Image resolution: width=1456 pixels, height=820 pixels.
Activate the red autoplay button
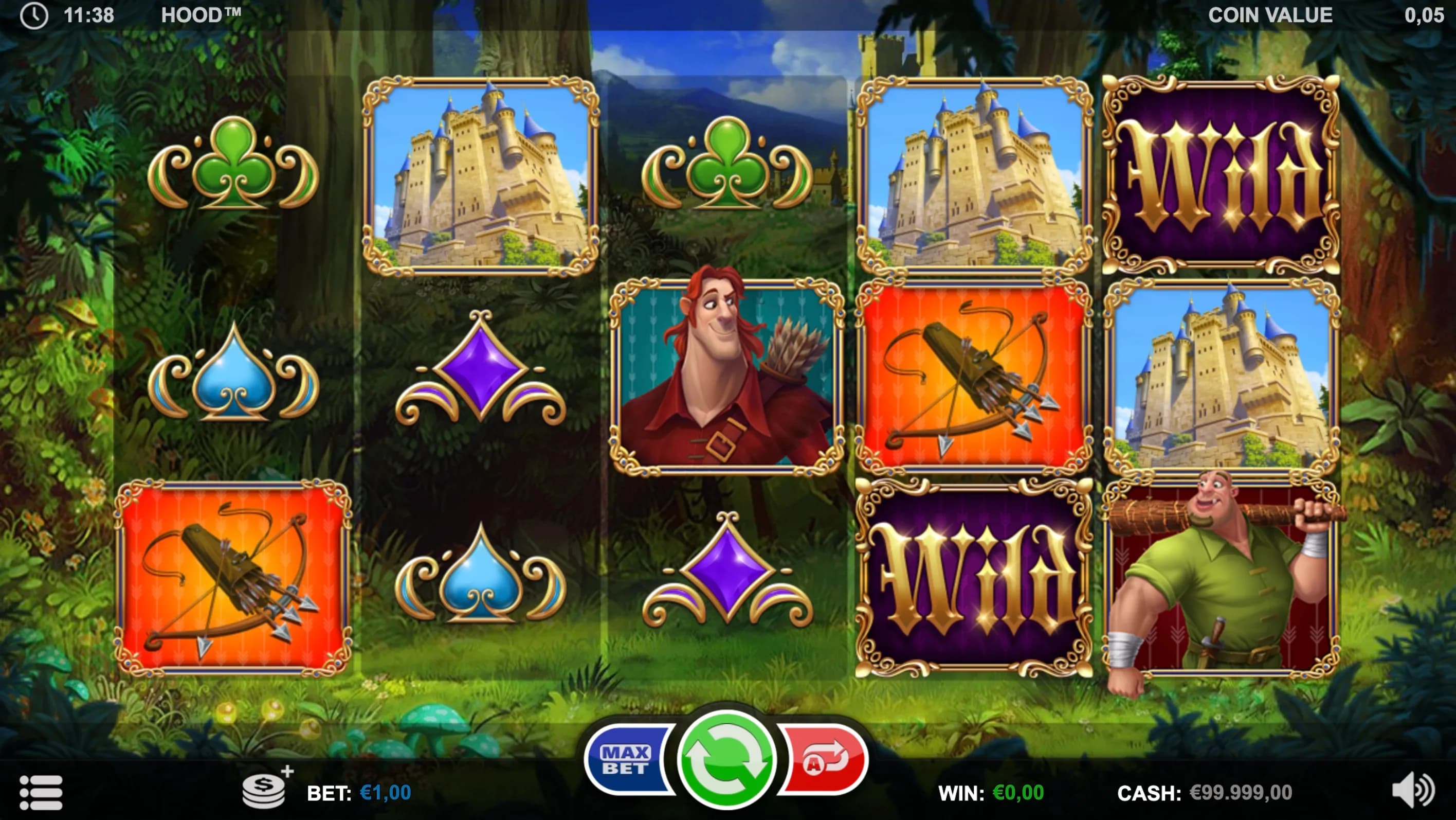click(825, 759)
